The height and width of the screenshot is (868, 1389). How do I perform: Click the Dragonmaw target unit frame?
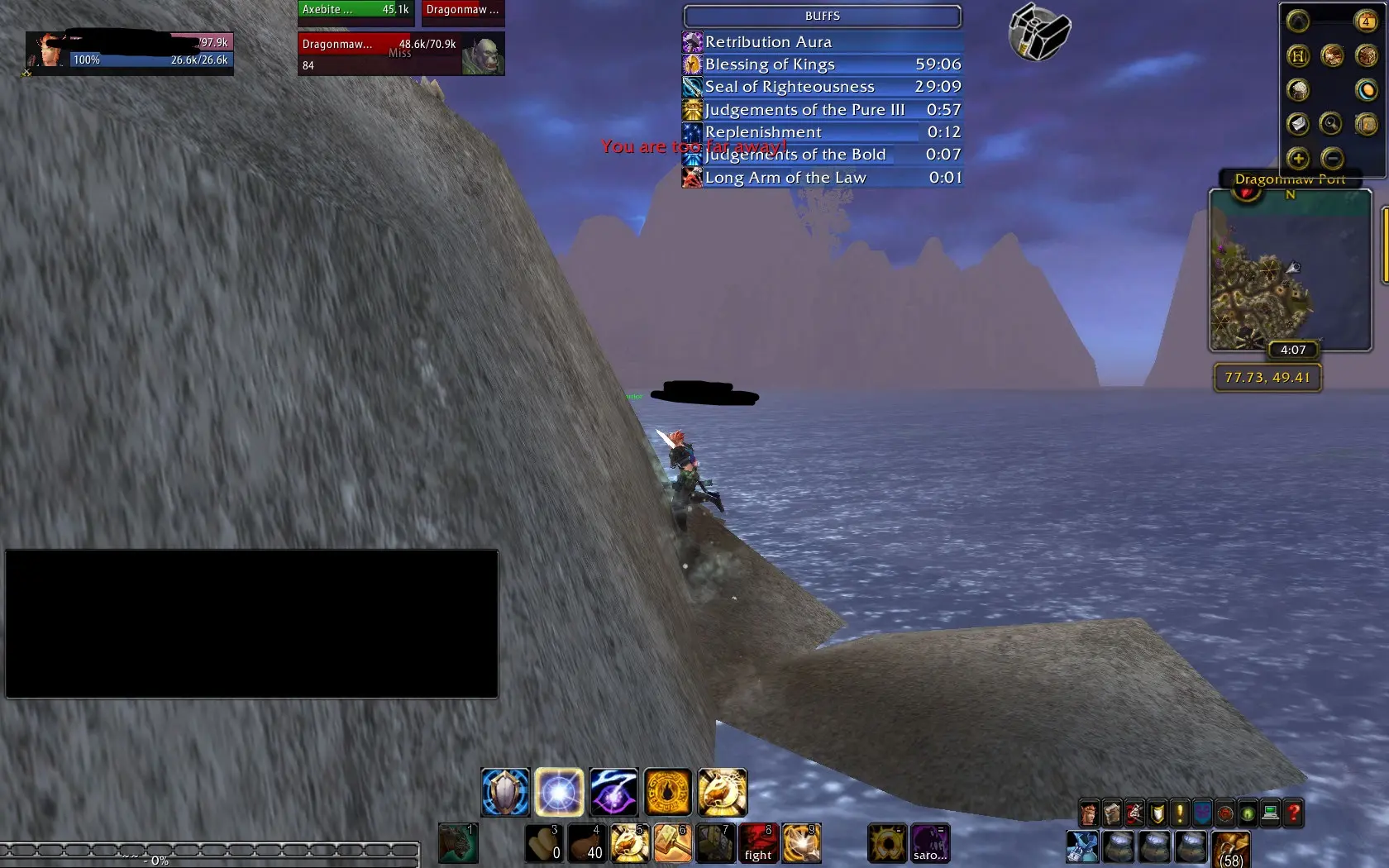(x=400, y=54)
